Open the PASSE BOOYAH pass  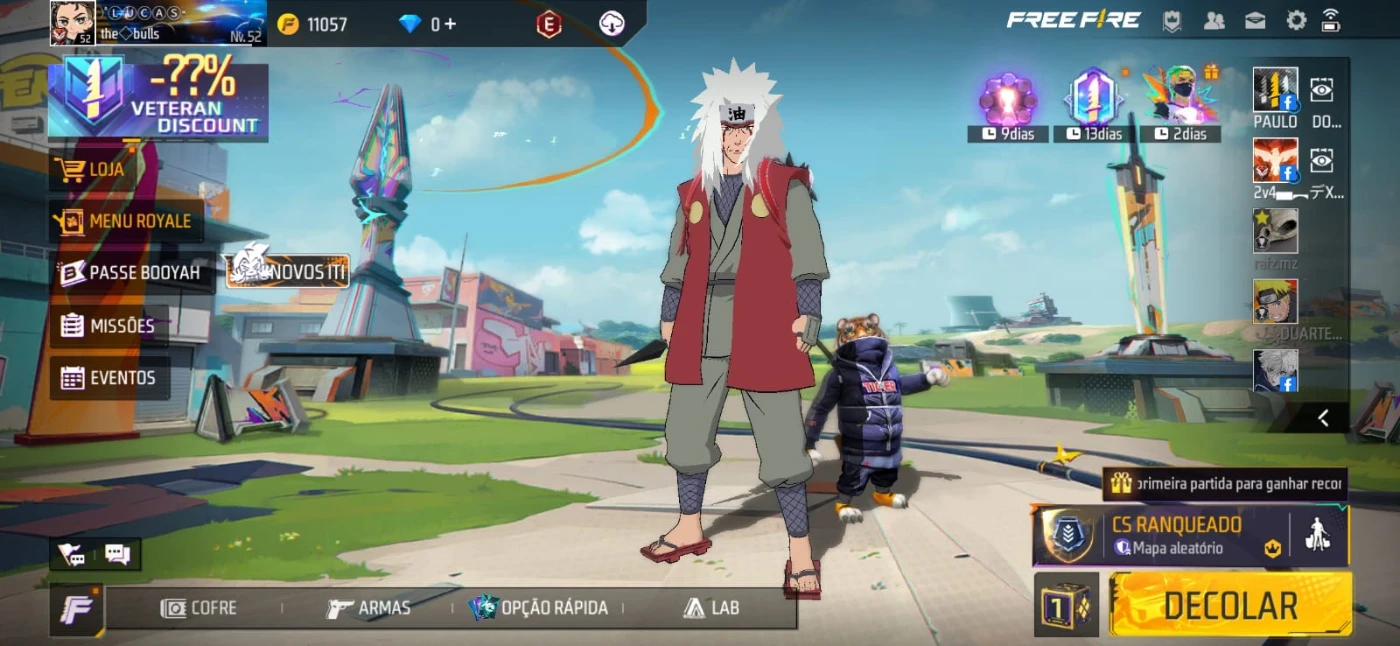[x=130, y=272]
